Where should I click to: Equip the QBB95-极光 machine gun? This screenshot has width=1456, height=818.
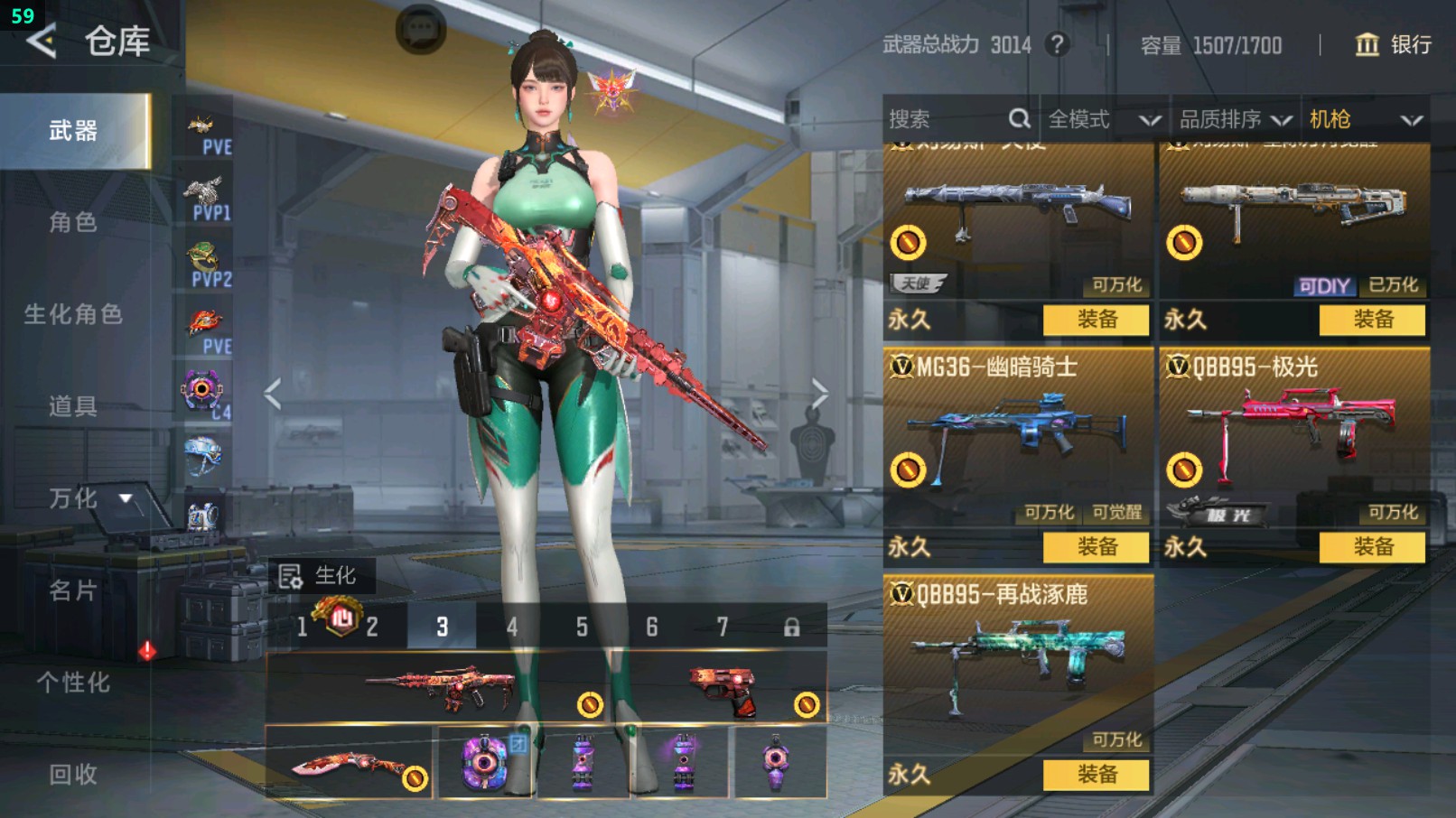(x=1373, y=547)
